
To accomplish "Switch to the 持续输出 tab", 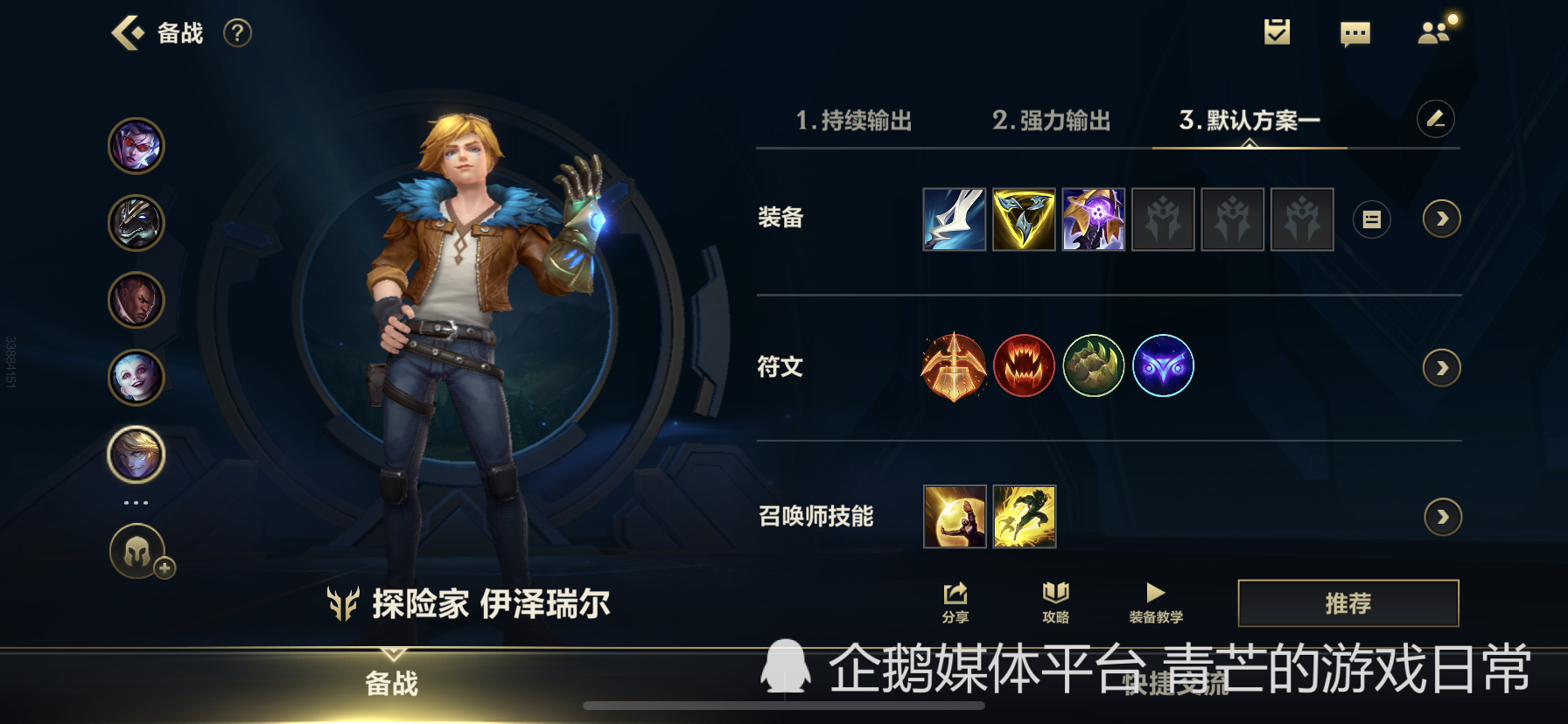I will click(x=854, y=121).
